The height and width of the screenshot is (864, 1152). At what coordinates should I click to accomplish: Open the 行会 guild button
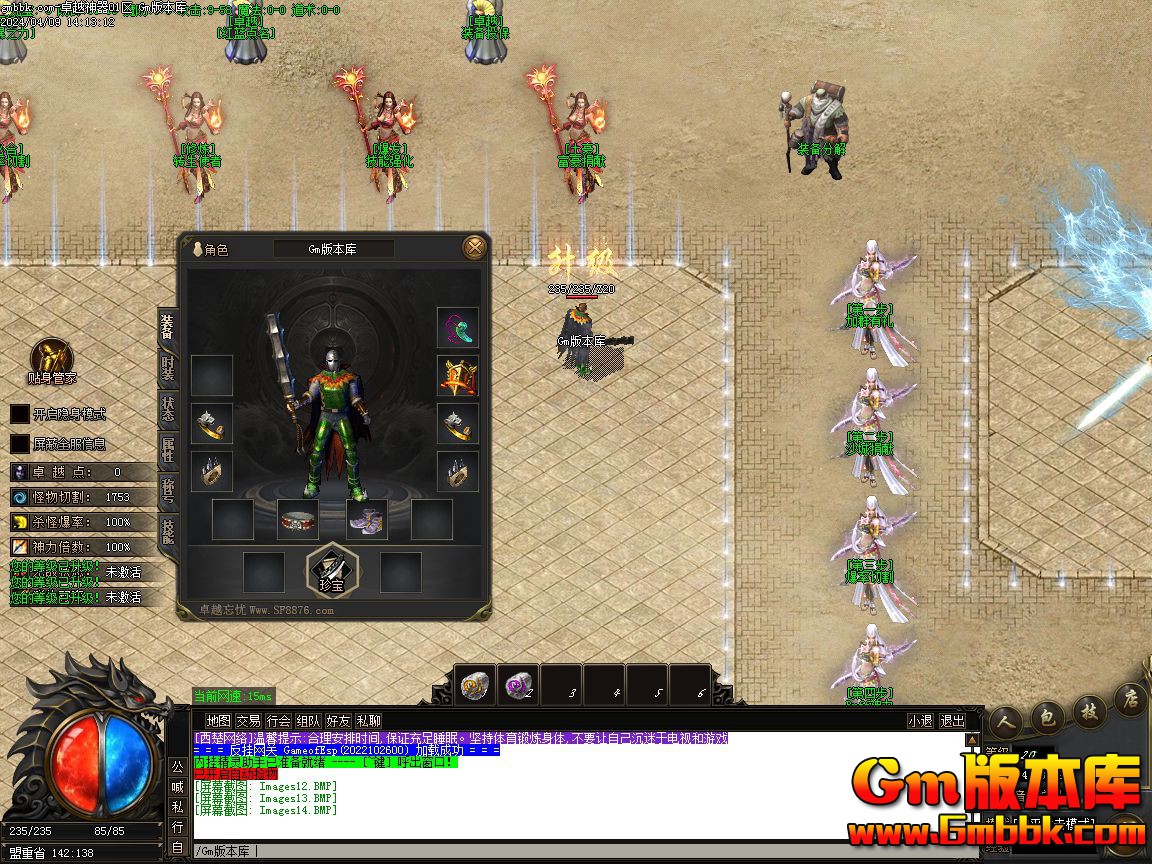[278, 720]
